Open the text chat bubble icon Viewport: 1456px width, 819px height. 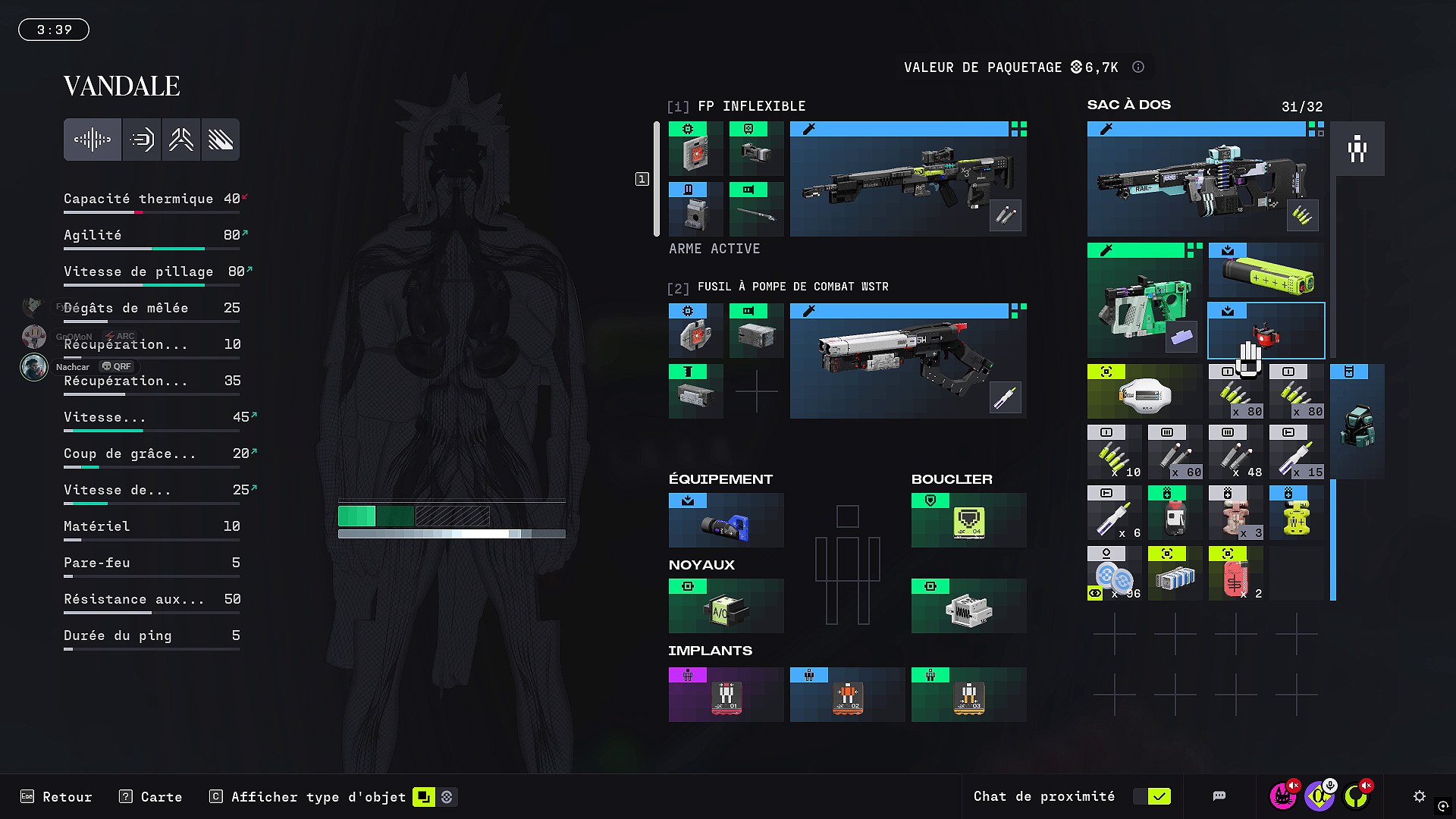point(1219,796)
